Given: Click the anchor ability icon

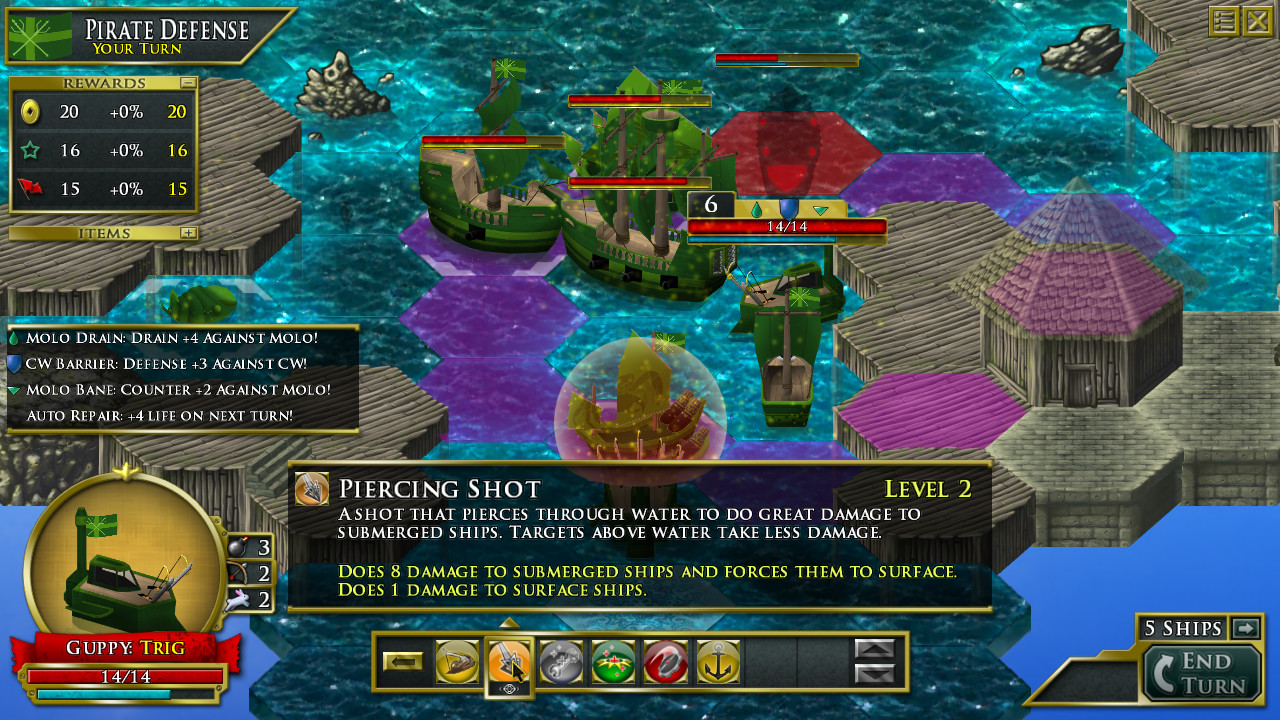Looking at the screenshot, I should (717, 662).
